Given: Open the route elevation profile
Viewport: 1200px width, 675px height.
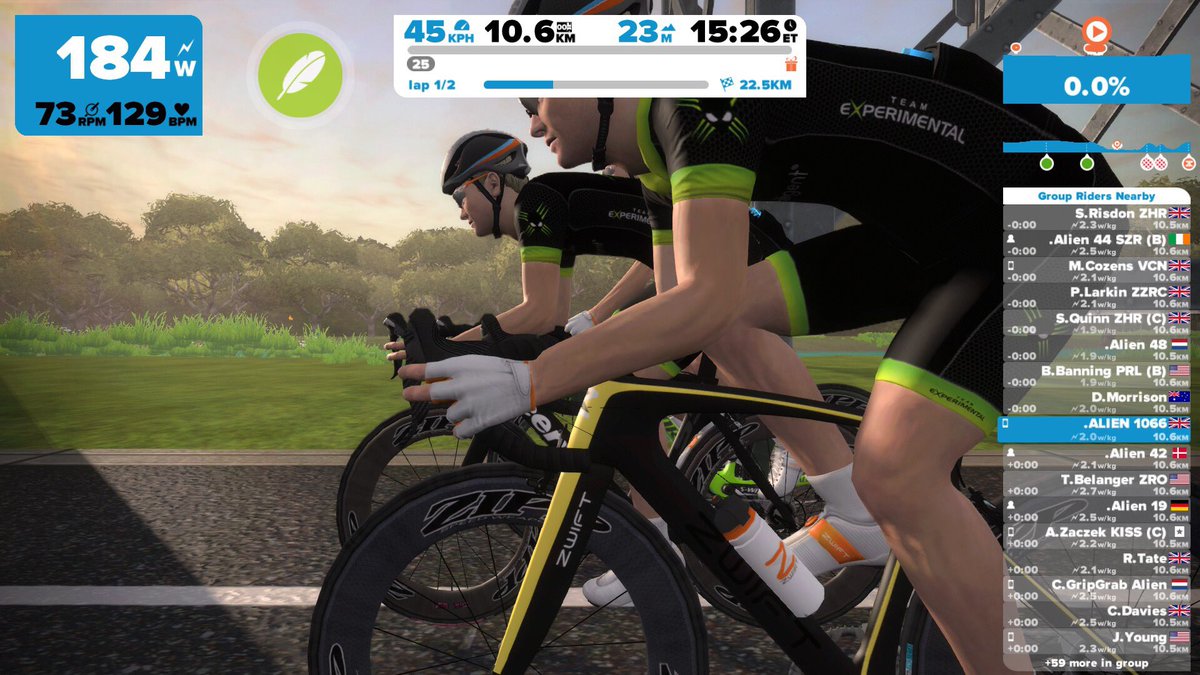Looking at the screenshot, I should coord(1097,152).
